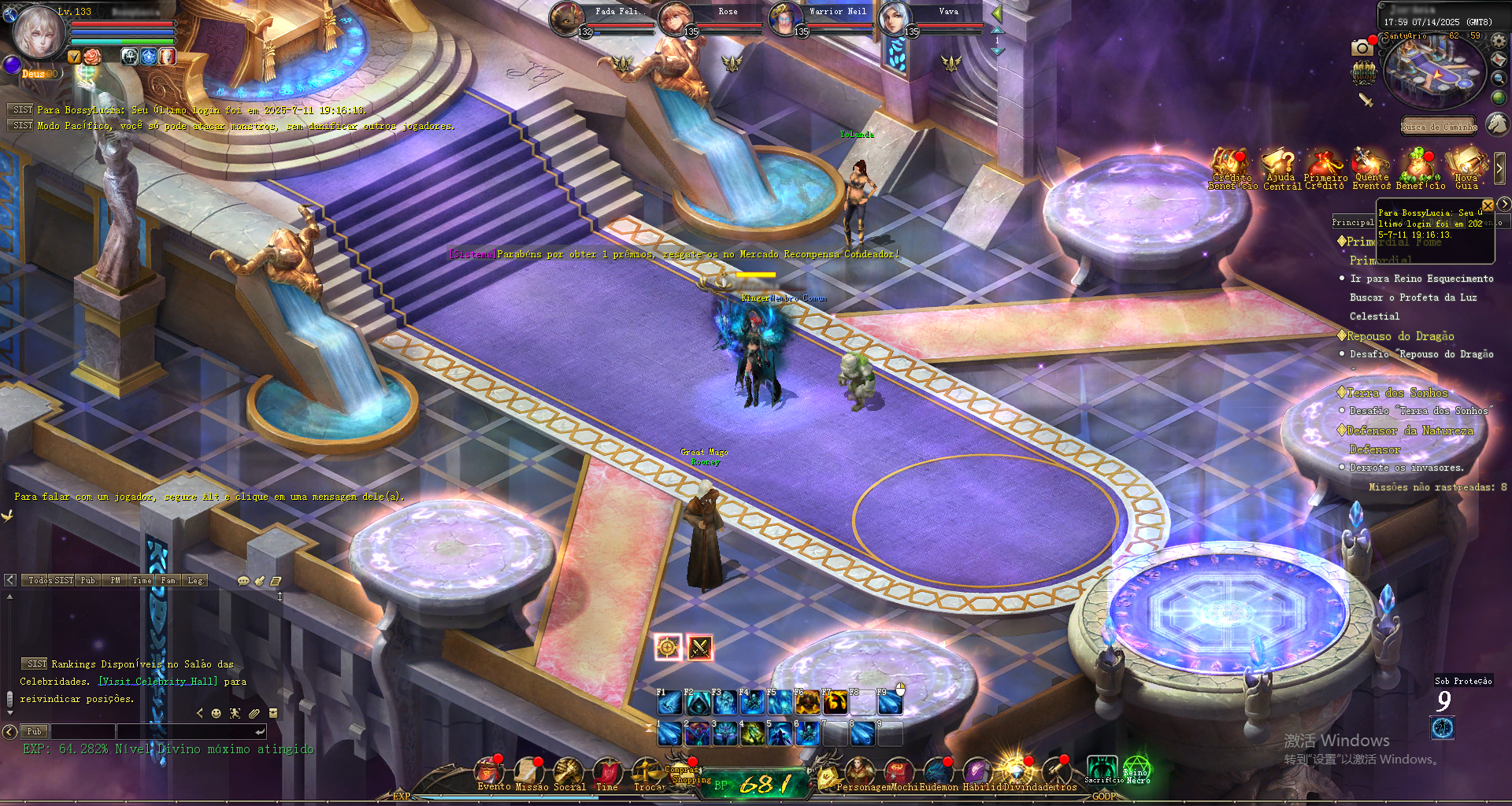Click the Busca de Caminho pathfinding button
Screen dimensions: 1512x806
[x=1438, y=127]
